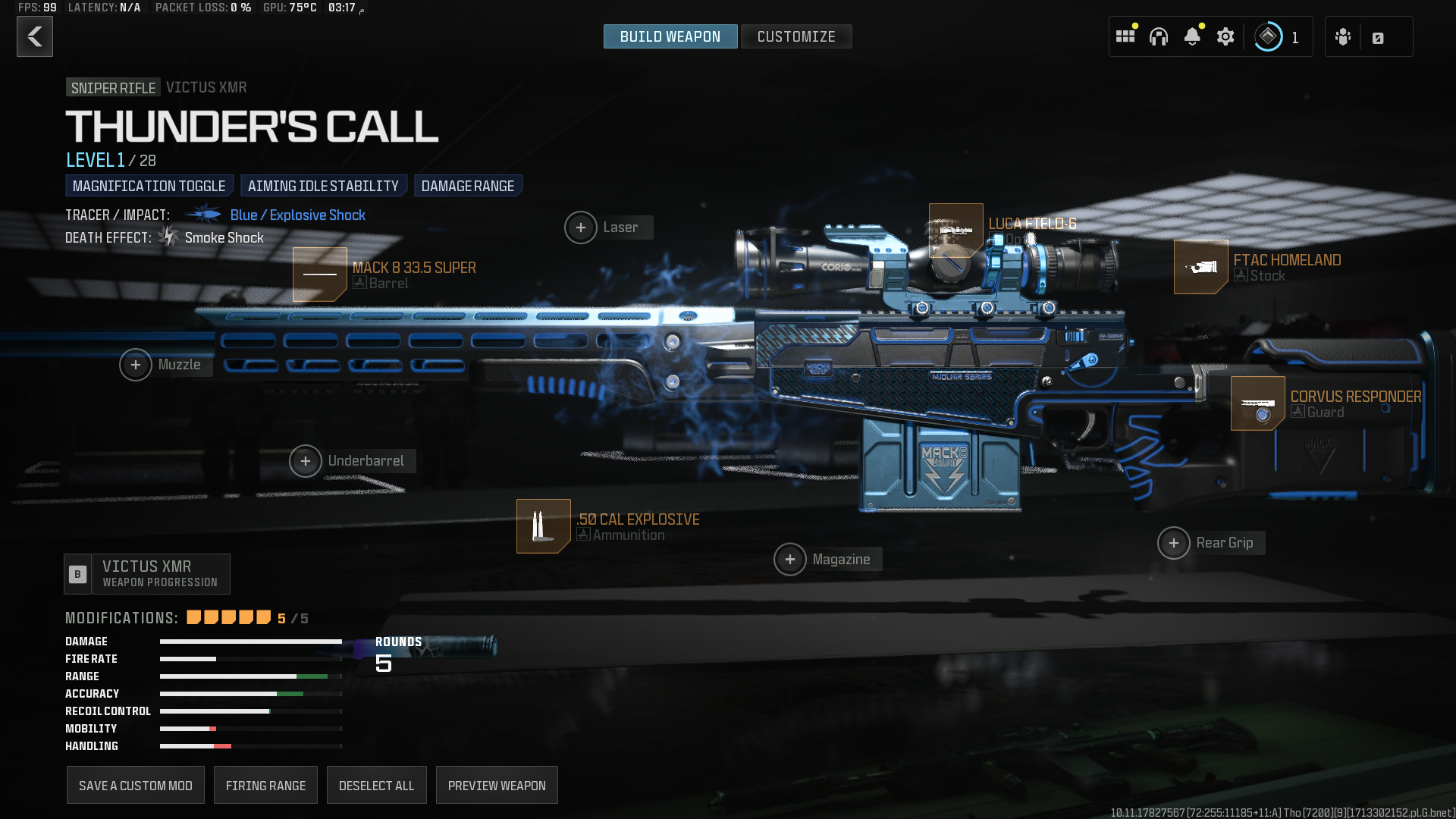Open the FTAC Homeland stock slot

coord(1200,267)
